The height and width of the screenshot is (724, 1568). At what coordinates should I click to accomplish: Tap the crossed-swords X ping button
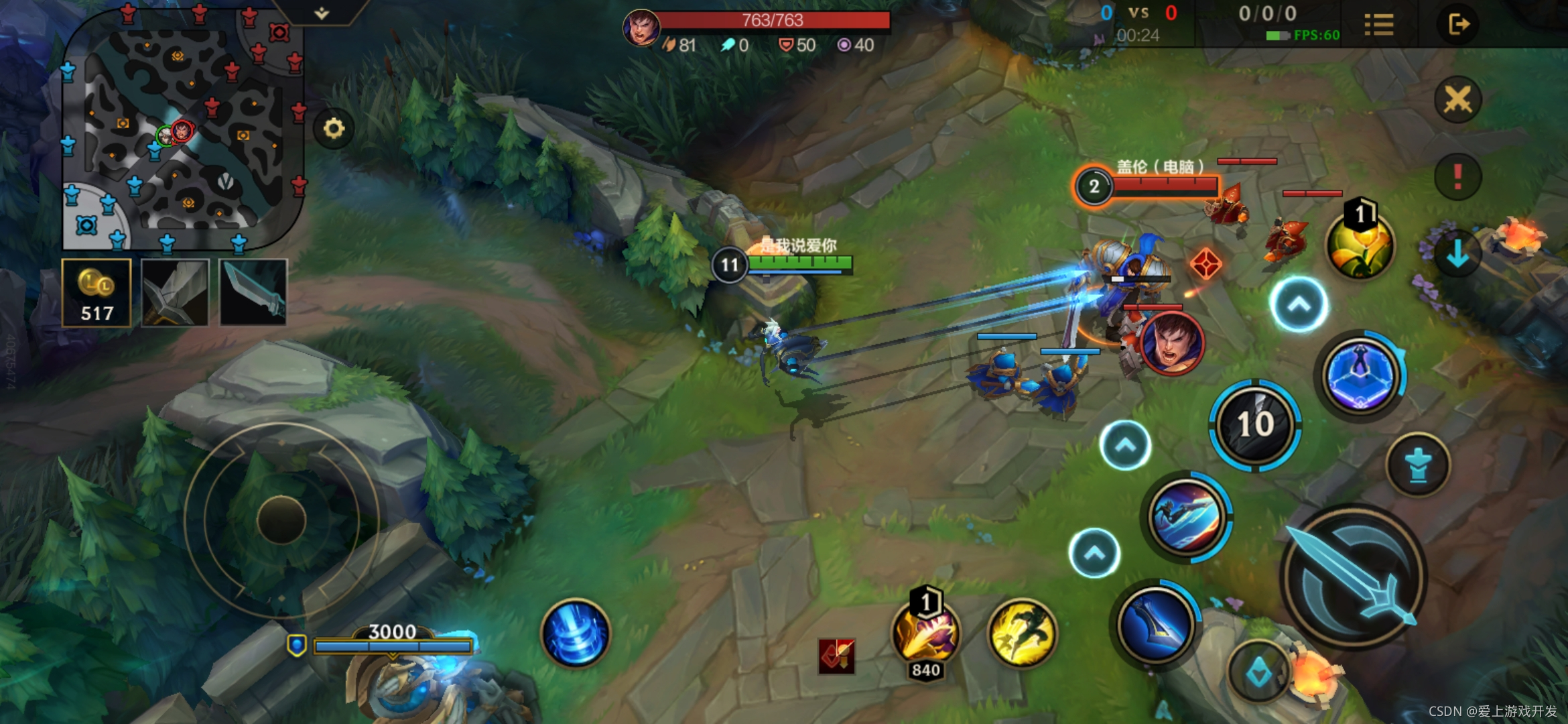point(1457,101)
